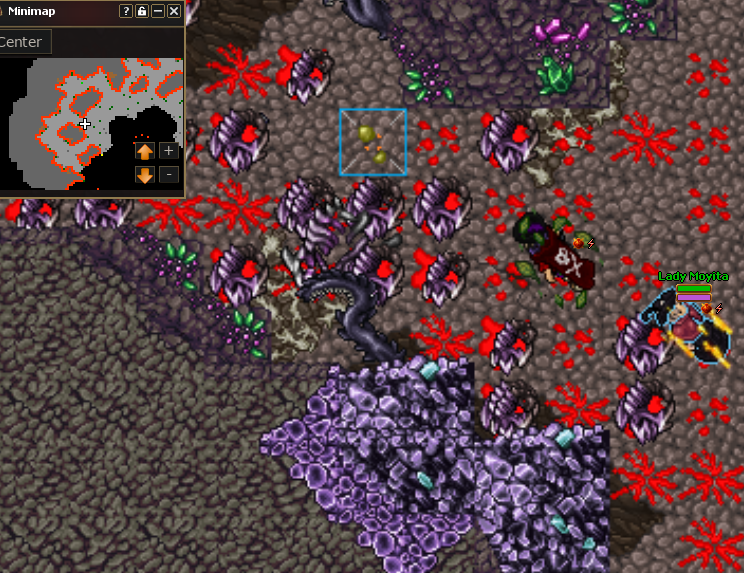Zoom in the minimap with plus button
Image resolution: width=744 pixels, height=573 pixels.
click(169, 151)
